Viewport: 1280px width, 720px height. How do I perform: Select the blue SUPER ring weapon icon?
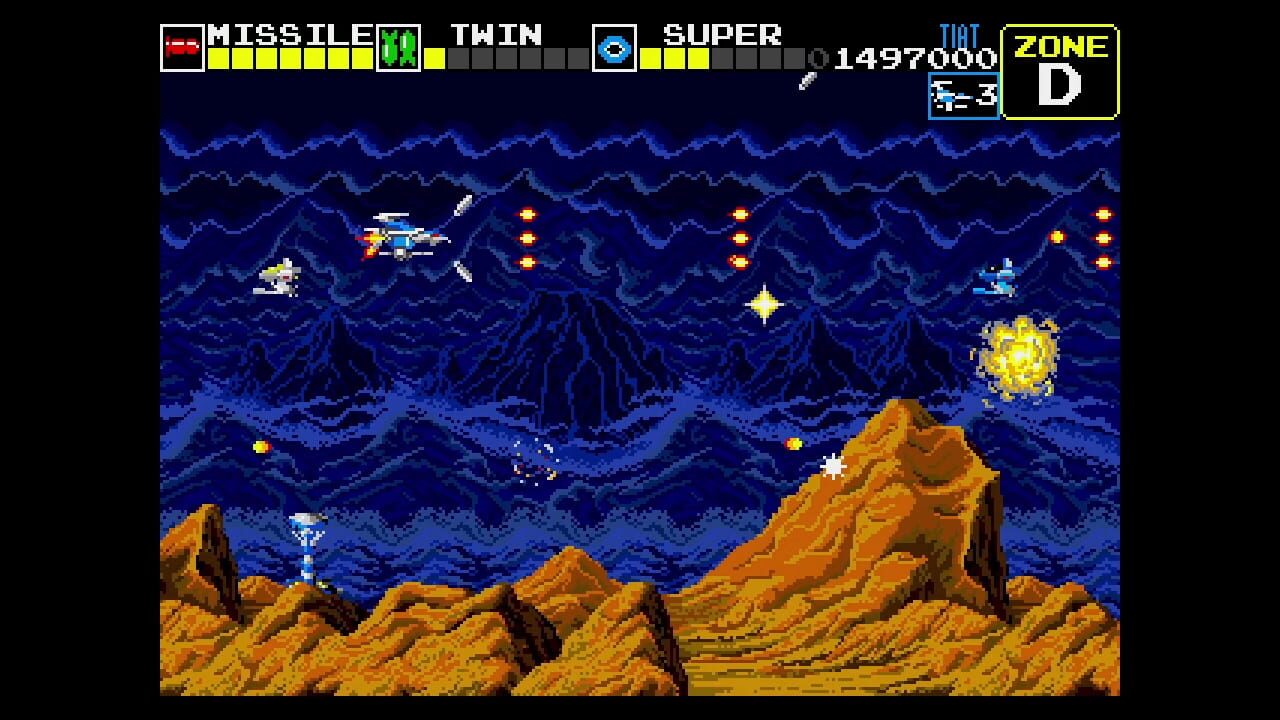pyautogui.click(x=612, y=47)
